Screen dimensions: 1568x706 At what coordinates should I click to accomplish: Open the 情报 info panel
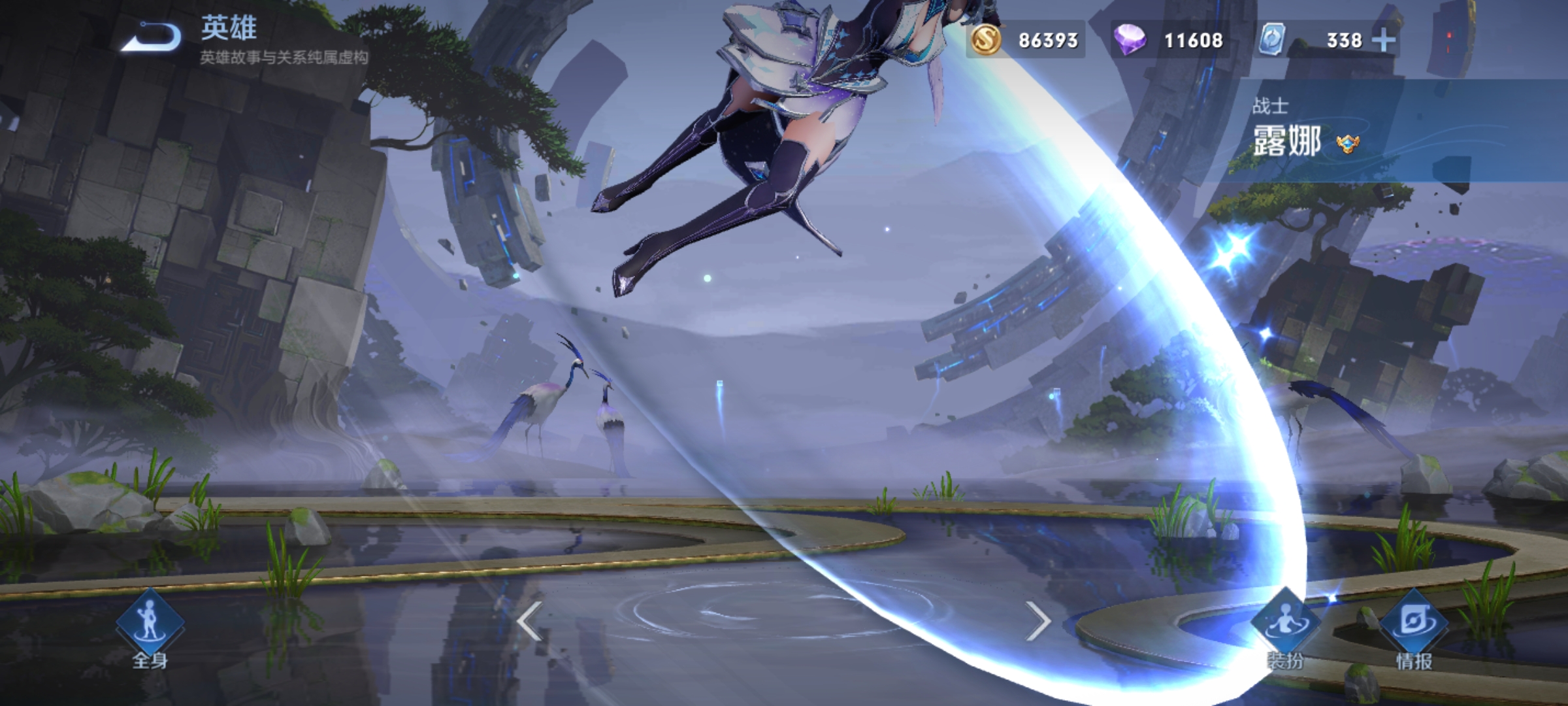pyautogui.click(x=1414, y=629)
